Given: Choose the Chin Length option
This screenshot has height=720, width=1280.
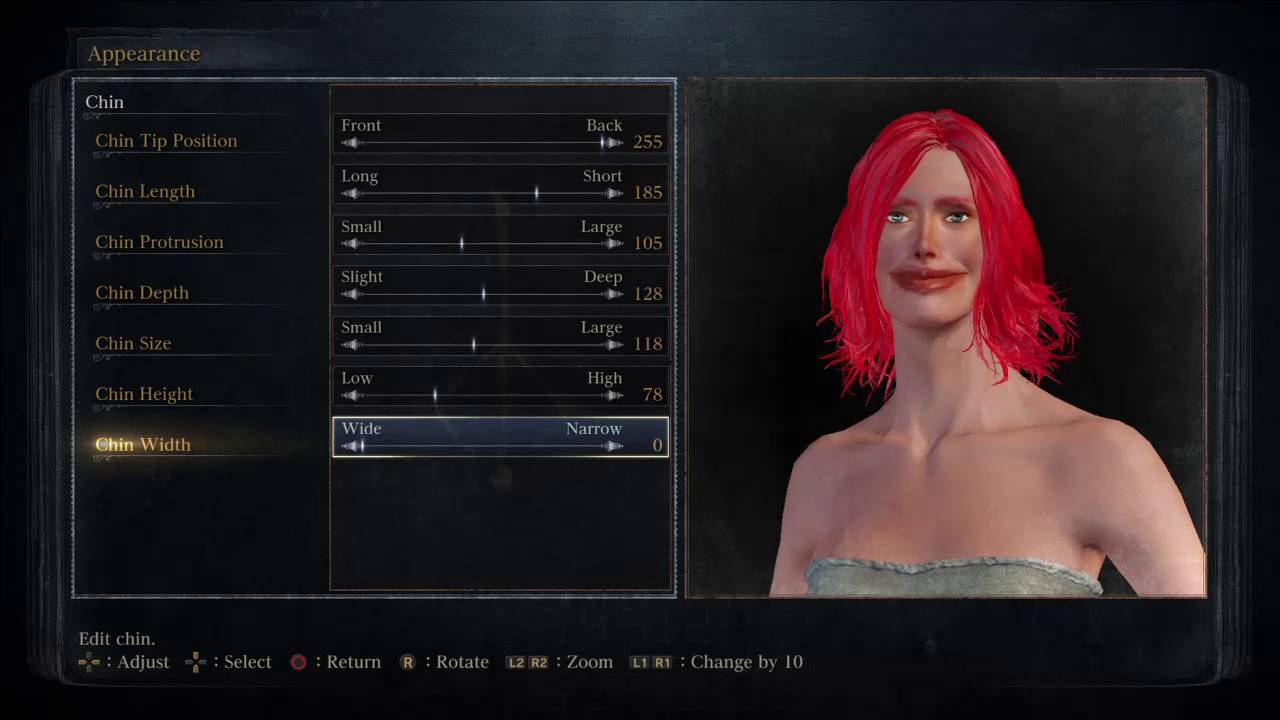Looking at the screenshot, I should coord(145,192).
